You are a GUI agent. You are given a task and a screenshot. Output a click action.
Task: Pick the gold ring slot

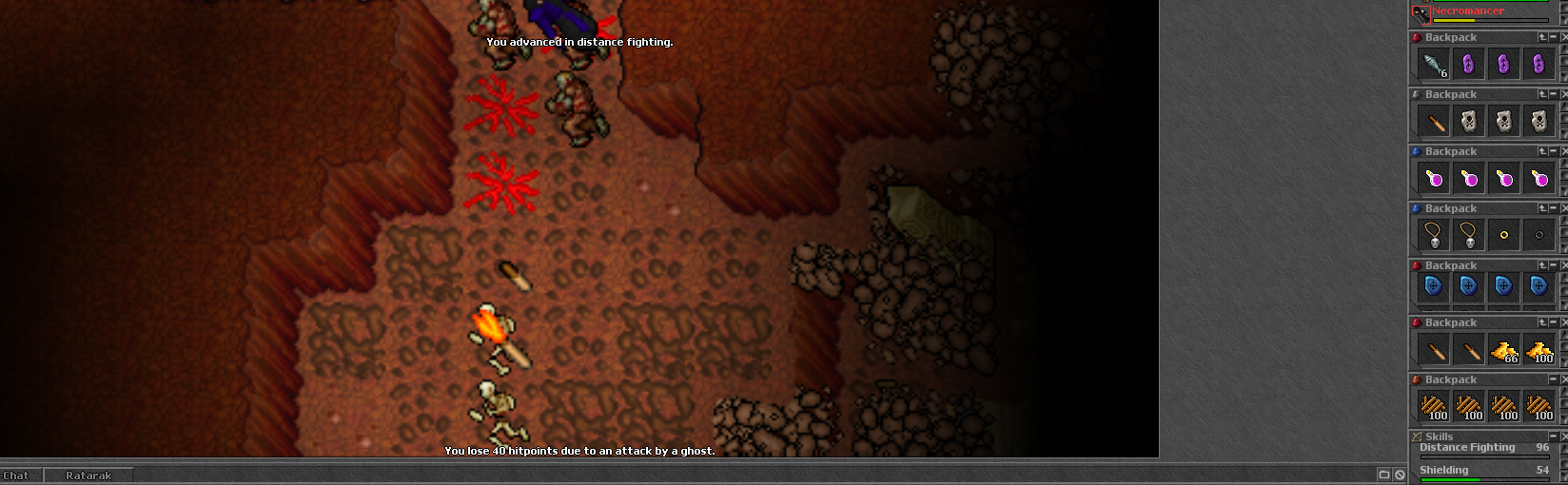1503,235
